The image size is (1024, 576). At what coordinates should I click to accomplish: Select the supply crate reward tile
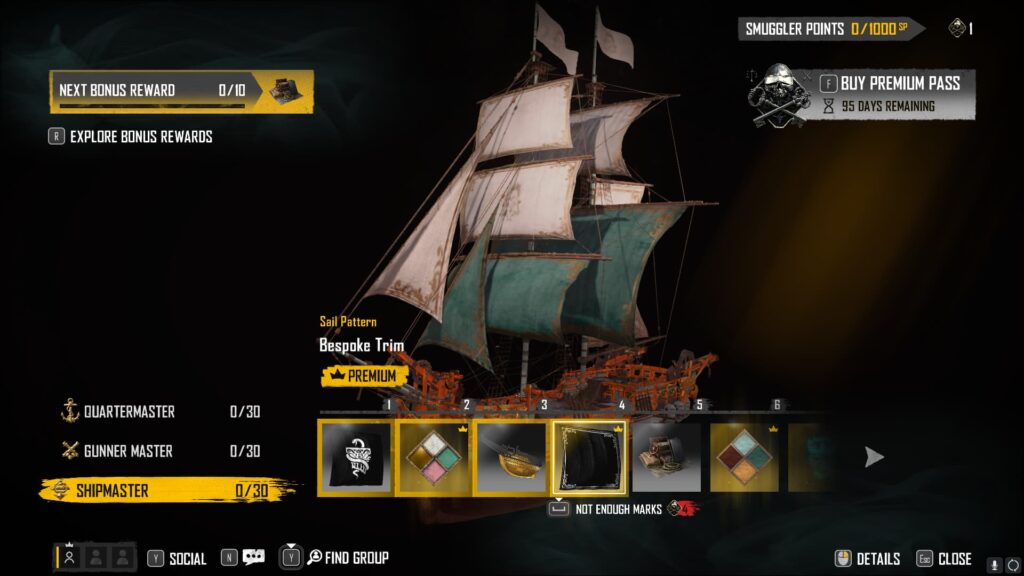tap(667, 457)
